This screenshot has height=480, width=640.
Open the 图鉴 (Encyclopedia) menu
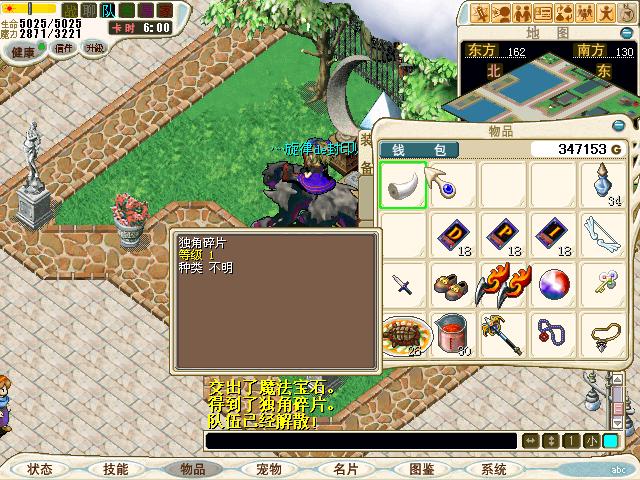[421, 468]
